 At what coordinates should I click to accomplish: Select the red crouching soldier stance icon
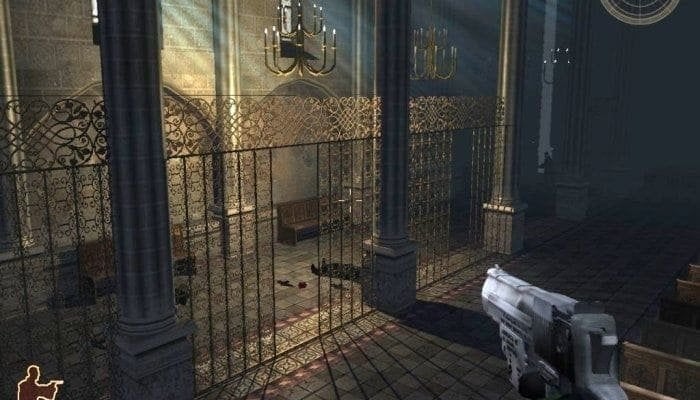[x=40, y=382]
